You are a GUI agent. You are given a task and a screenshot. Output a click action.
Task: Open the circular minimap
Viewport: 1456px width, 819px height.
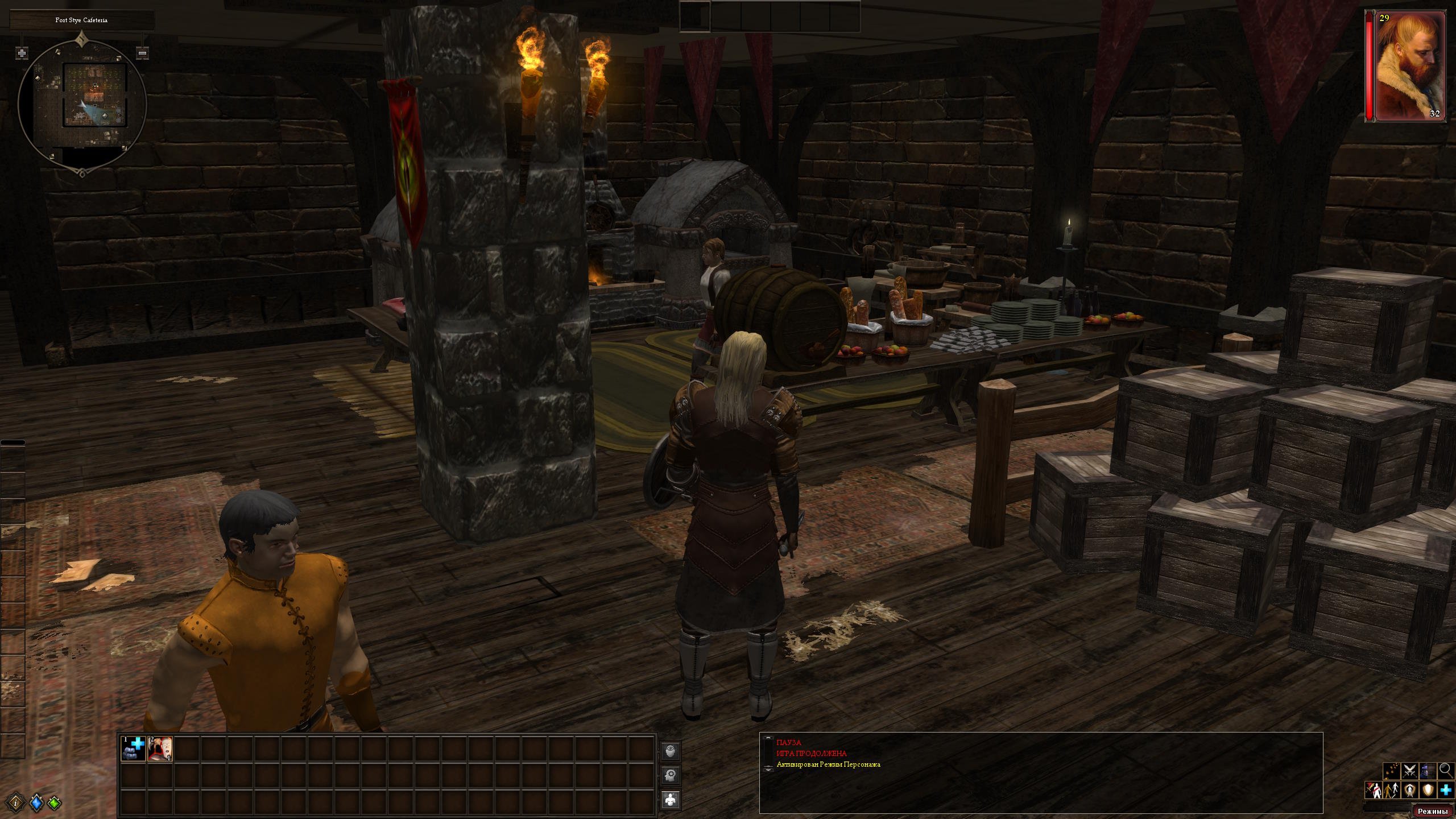coord(82,103)
